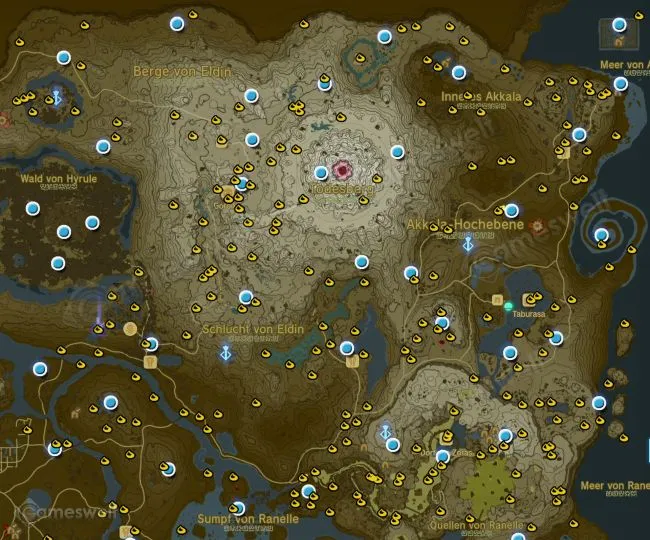Select the orange gear lab marker in Akkala
Viewport: 650px width, 540px height.
coord(539,226)
